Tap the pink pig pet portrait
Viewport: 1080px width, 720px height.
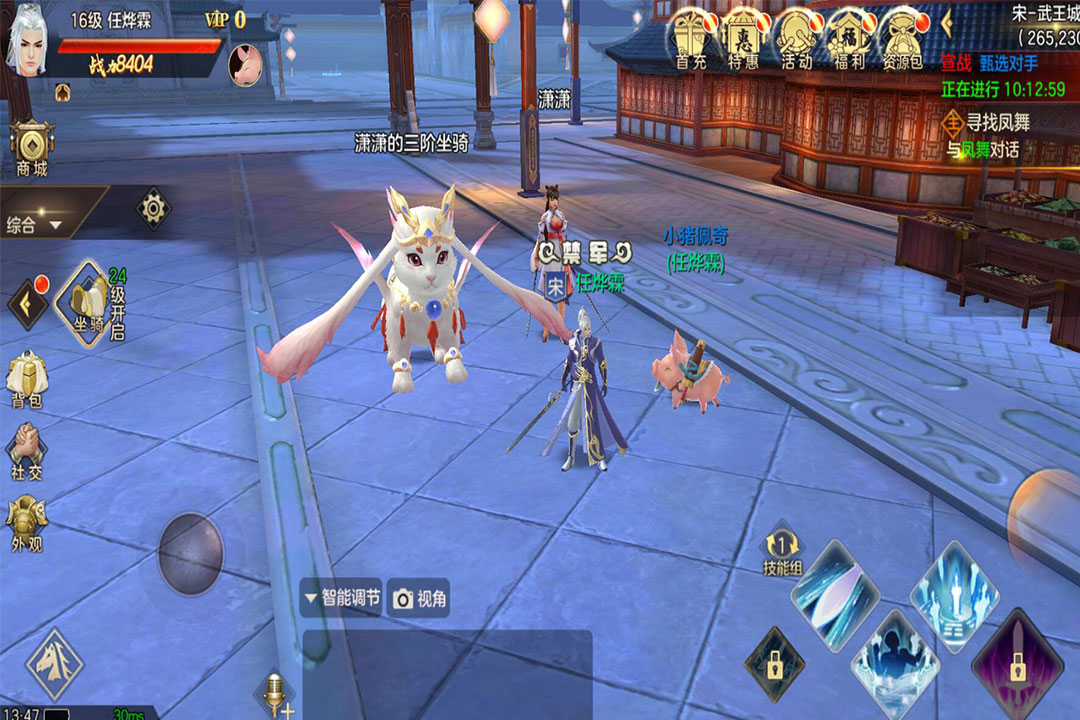[244, 65]
